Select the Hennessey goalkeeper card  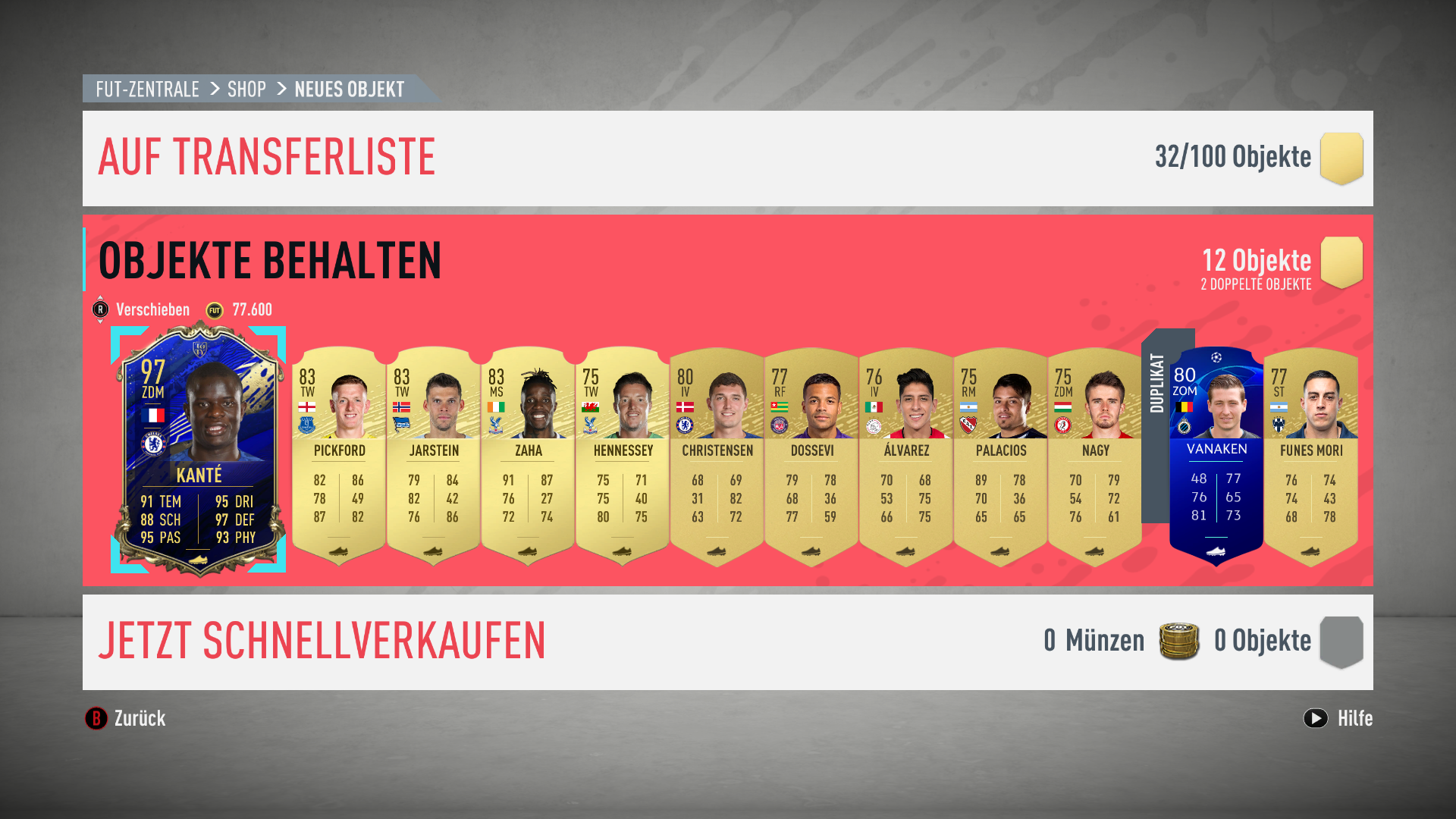coord(623,457)
